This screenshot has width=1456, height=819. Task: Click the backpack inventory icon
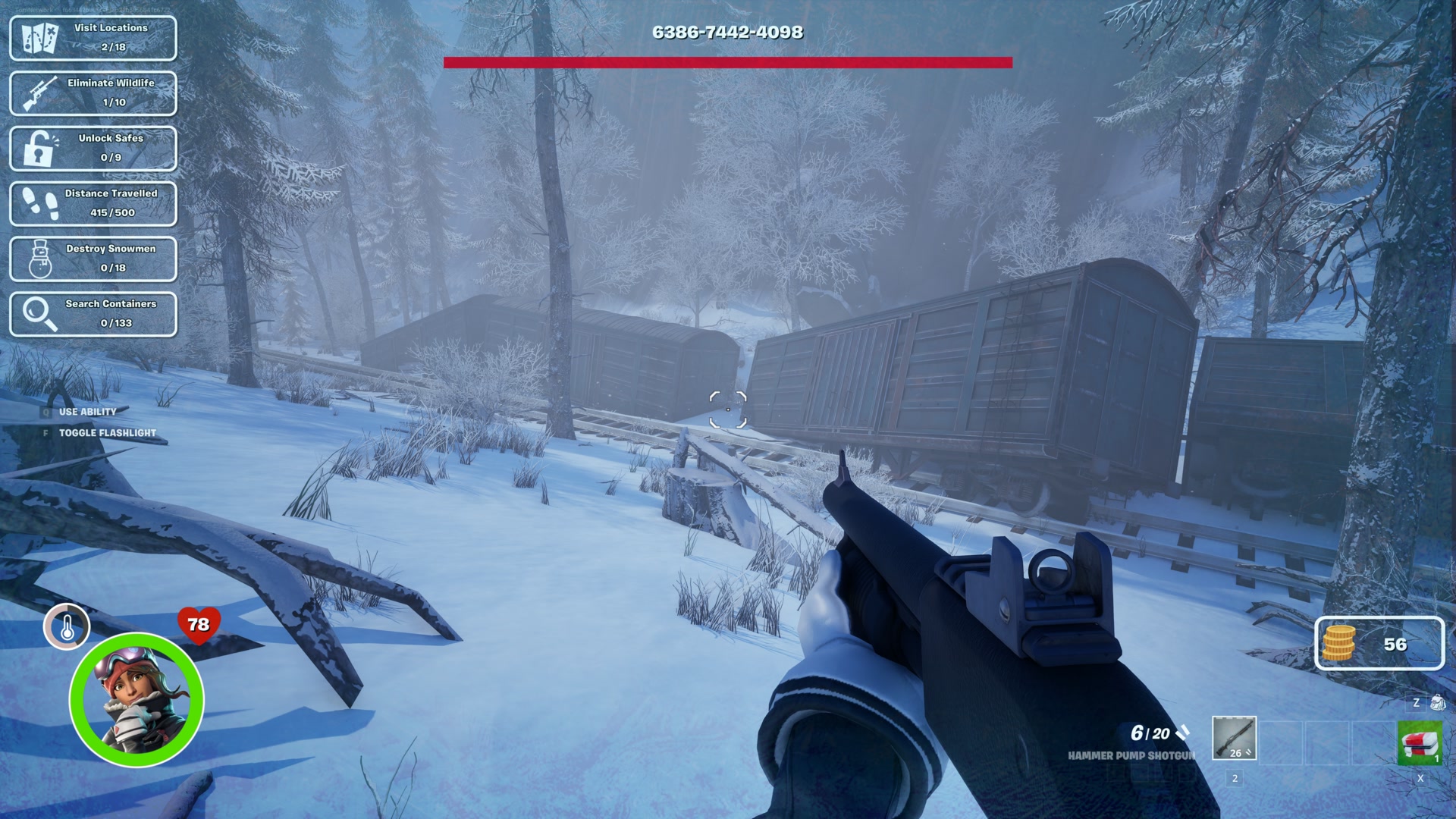[1437, 703]
